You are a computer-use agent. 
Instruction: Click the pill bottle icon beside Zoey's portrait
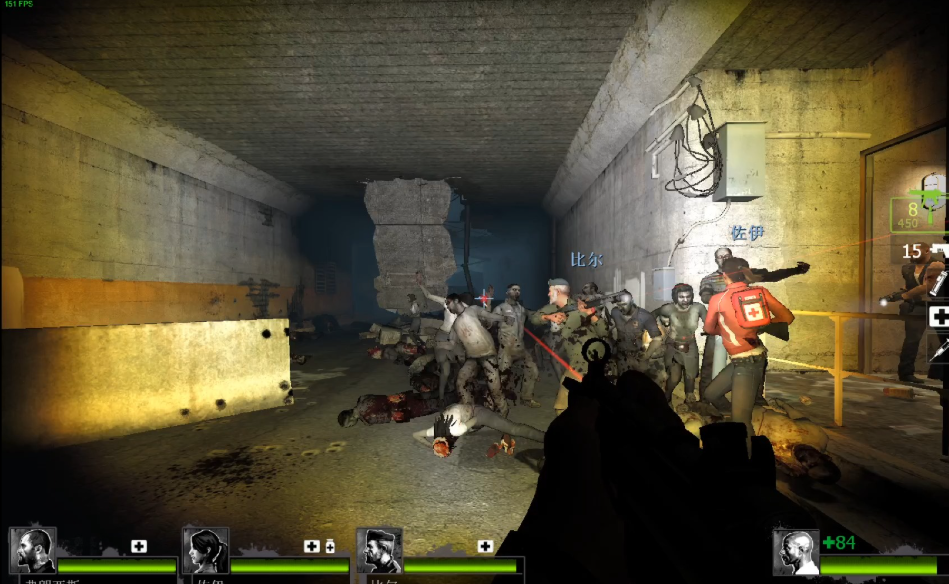point(330,546)
